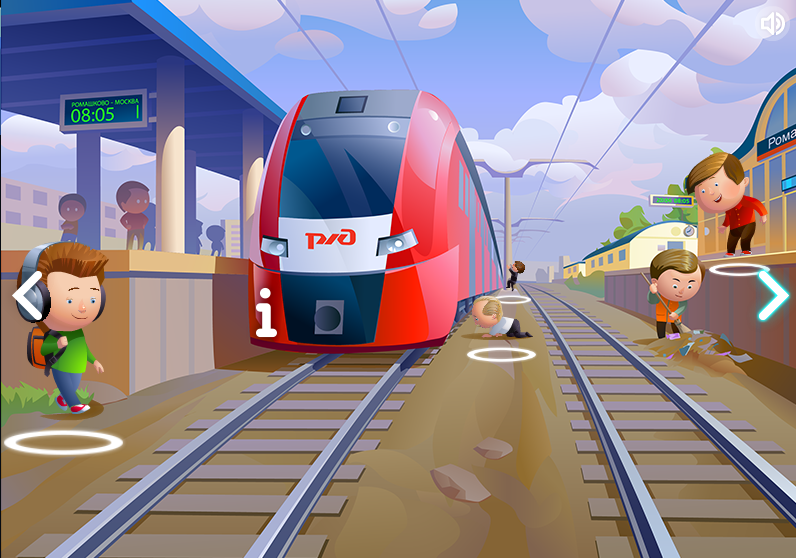Image resolution: width=796 pixels, height=558 pixels.
Task: Select the distant child running on the tracks
Action: (516, 274)
